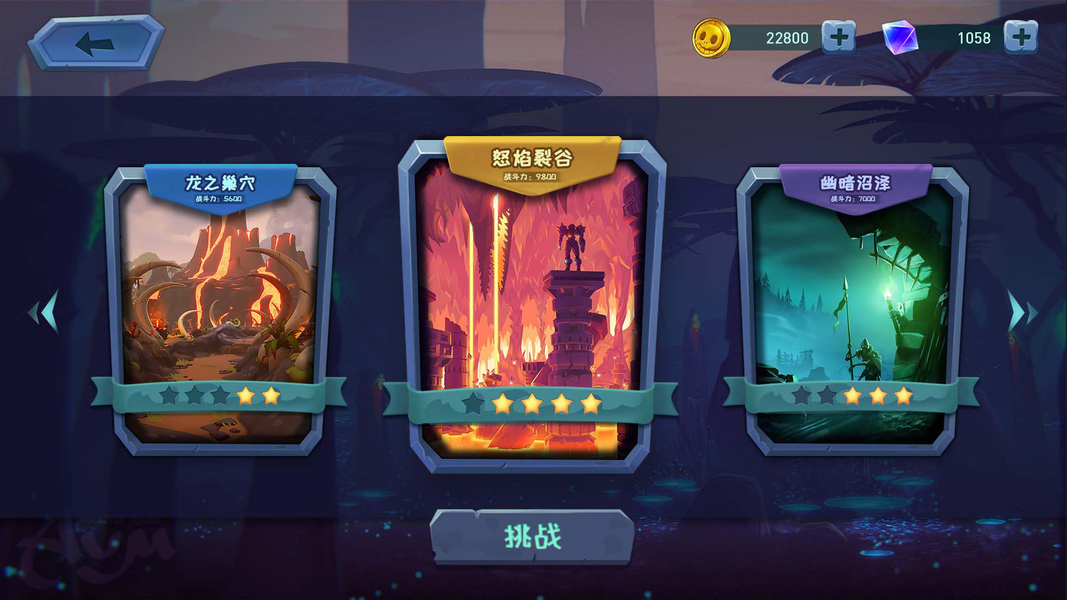This screenshot has width=1067, height=600.
Task: Select the 龙之巢穴 level card
Action: pyautogui.click(x=220, y=300)
